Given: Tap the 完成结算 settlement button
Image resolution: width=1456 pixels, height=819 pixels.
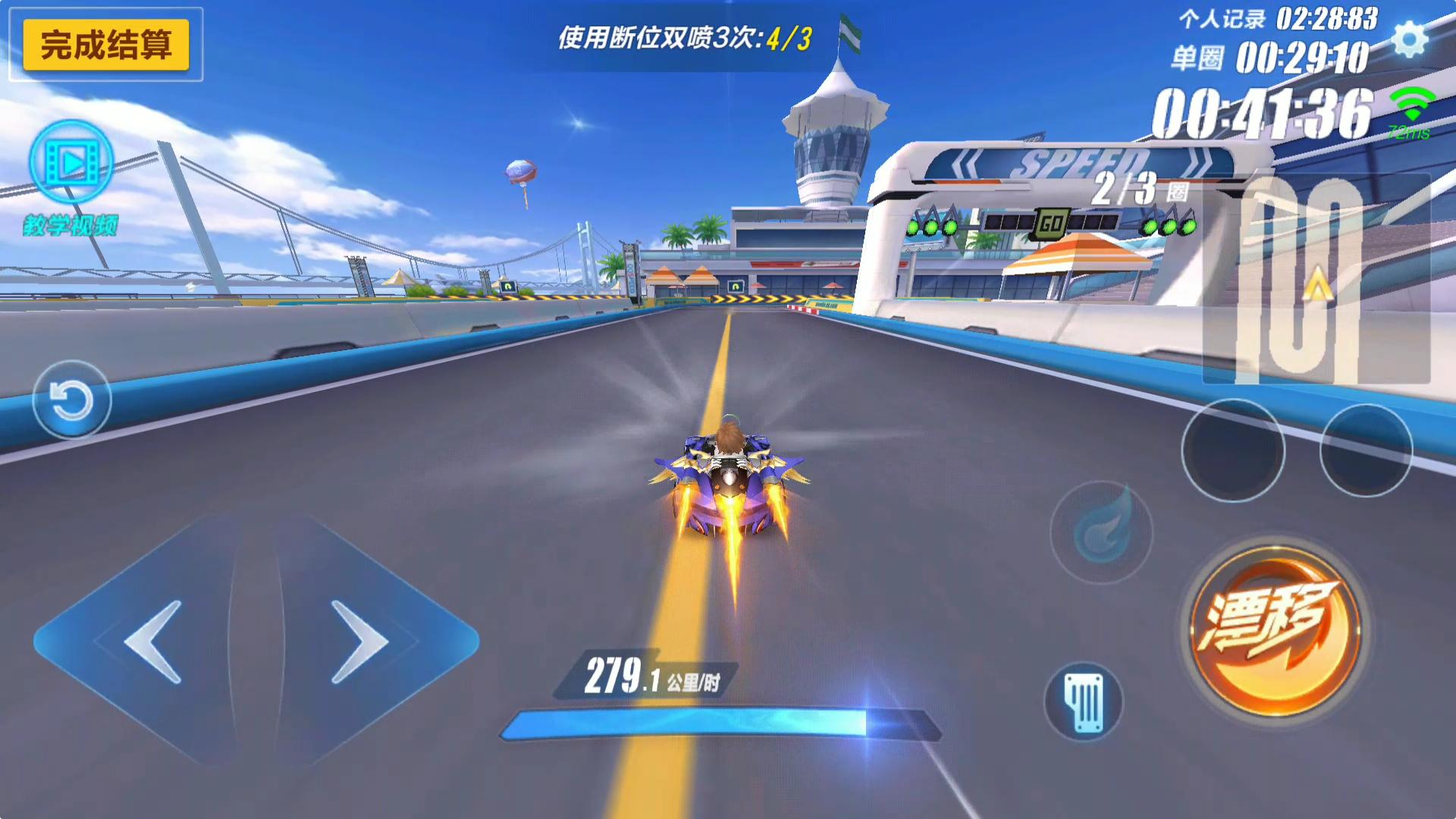Looking at the screenshot, I should 107,45.
